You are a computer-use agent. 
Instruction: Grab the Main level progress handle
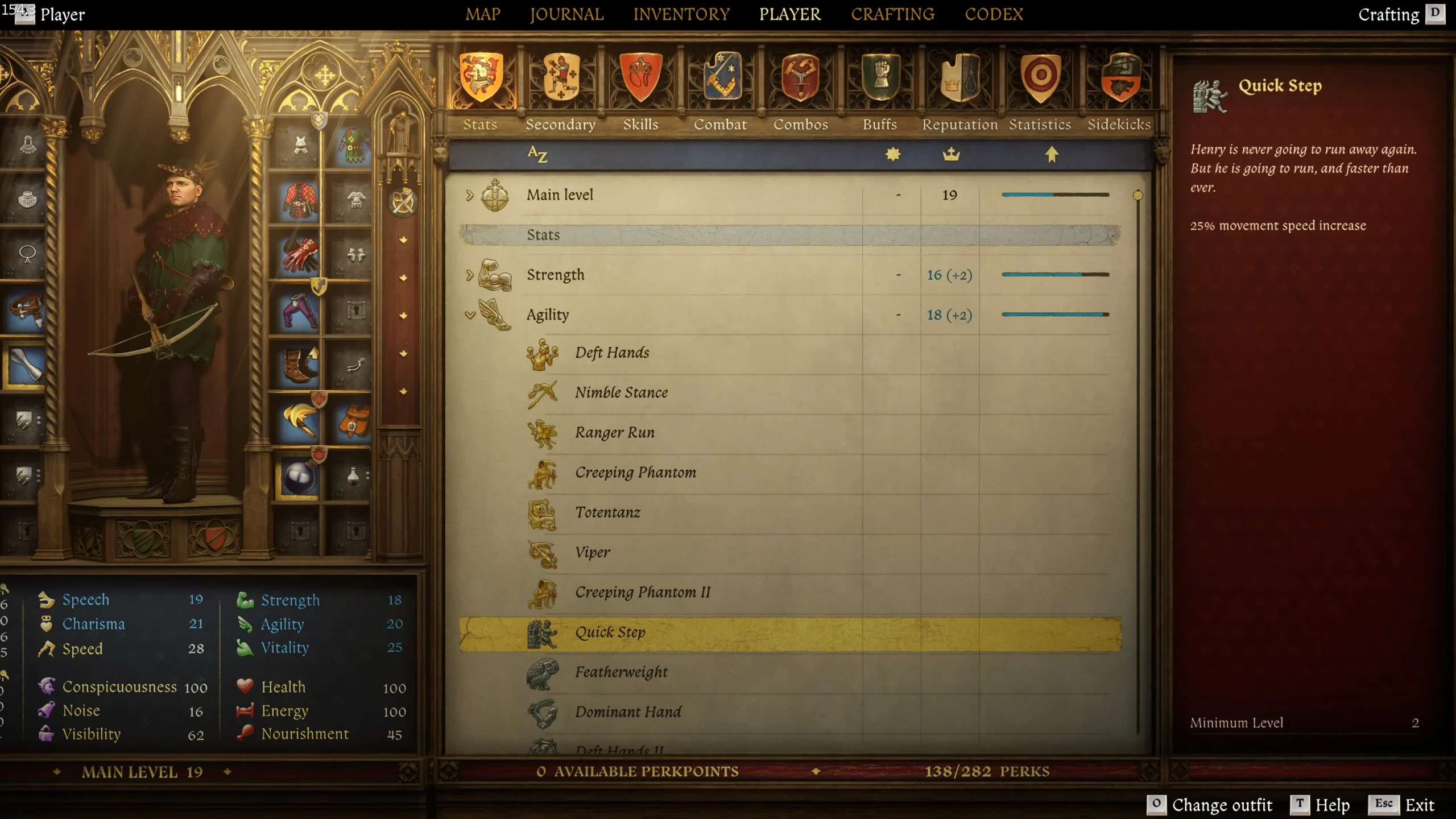click(x=1136, y=194)
